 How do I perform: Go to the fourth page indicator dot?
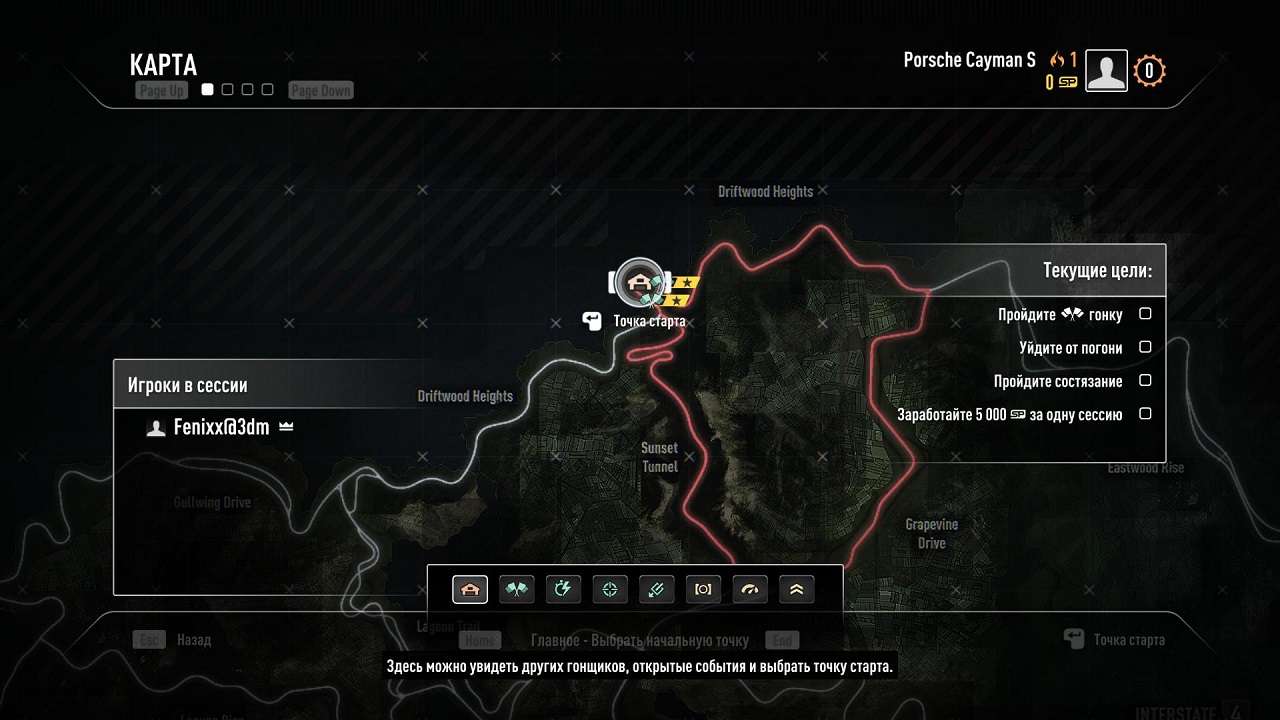coord(267,90)
